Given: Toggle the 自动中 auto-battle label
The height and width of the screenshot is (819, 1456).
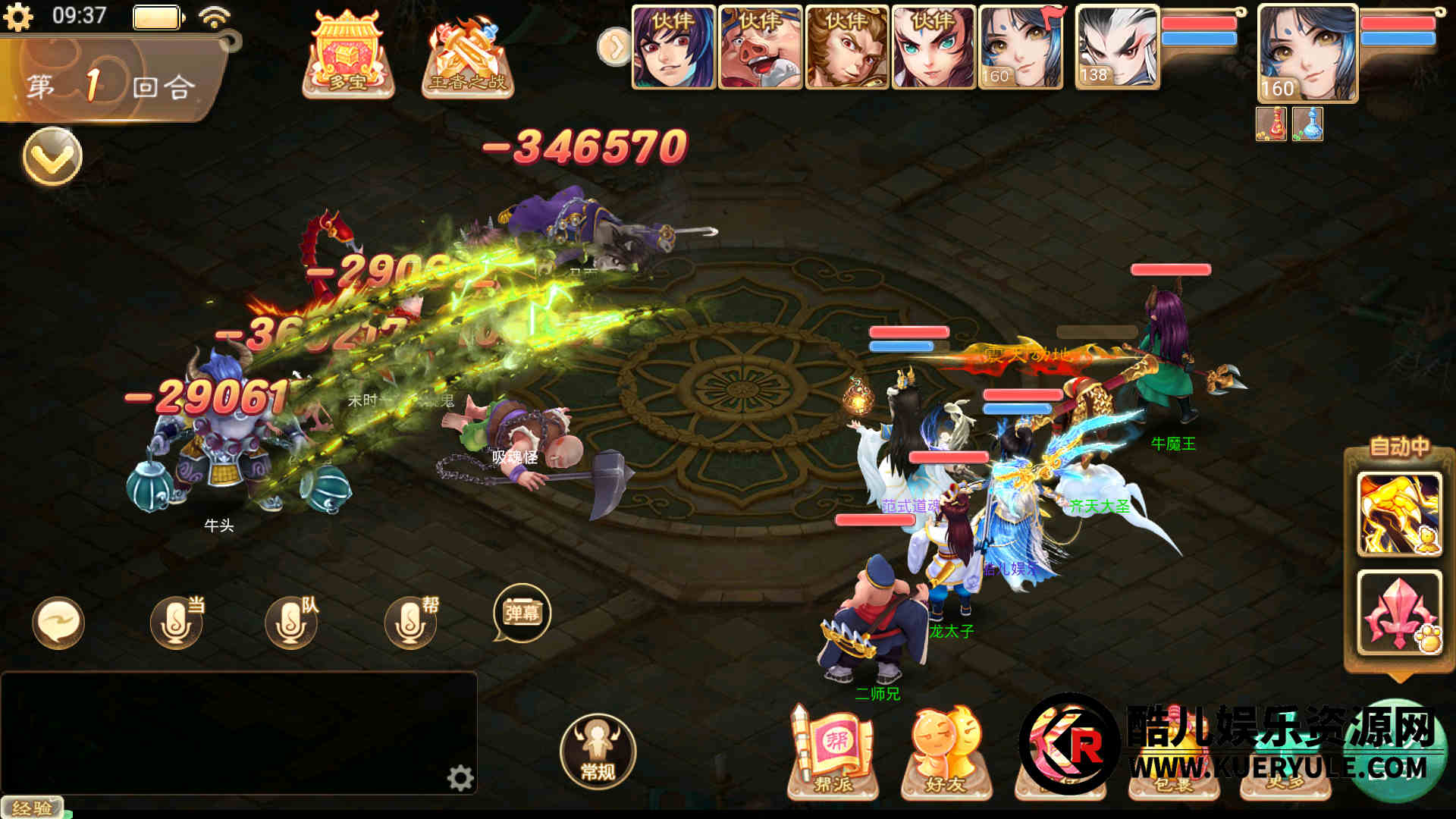Looking at the screenshot, I should 1398,447.
